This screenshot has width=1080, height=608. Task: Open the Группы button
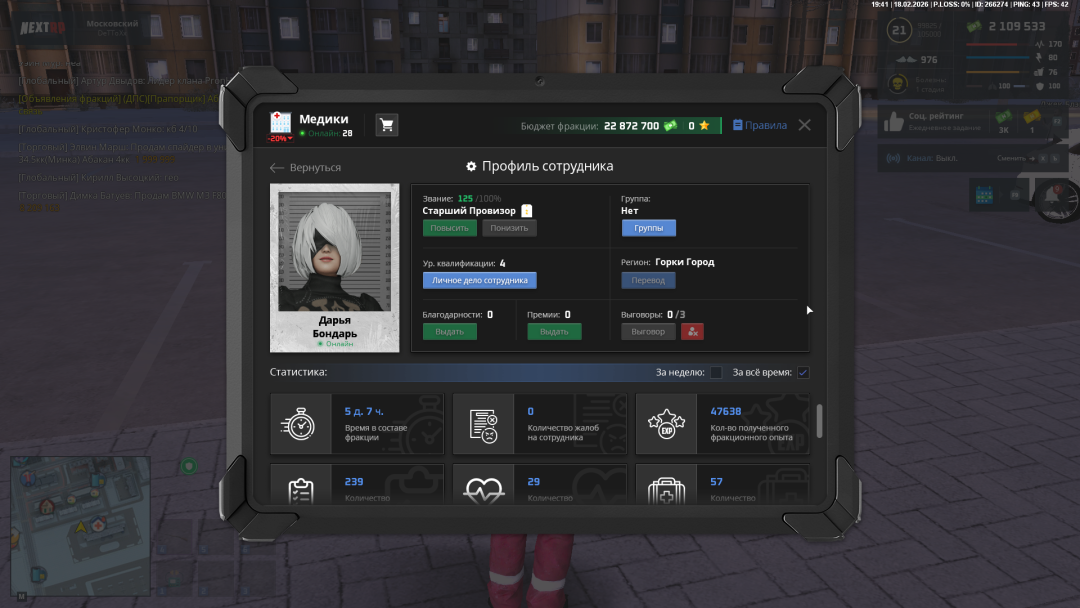tap(648, 228)
